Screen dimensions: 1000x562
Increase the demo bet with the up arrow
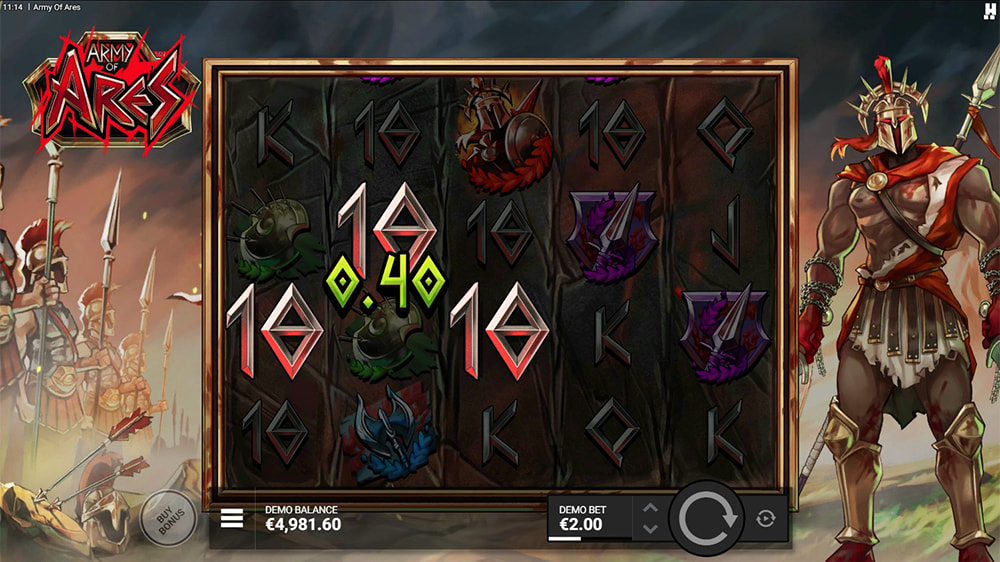[x=649, y=508]
